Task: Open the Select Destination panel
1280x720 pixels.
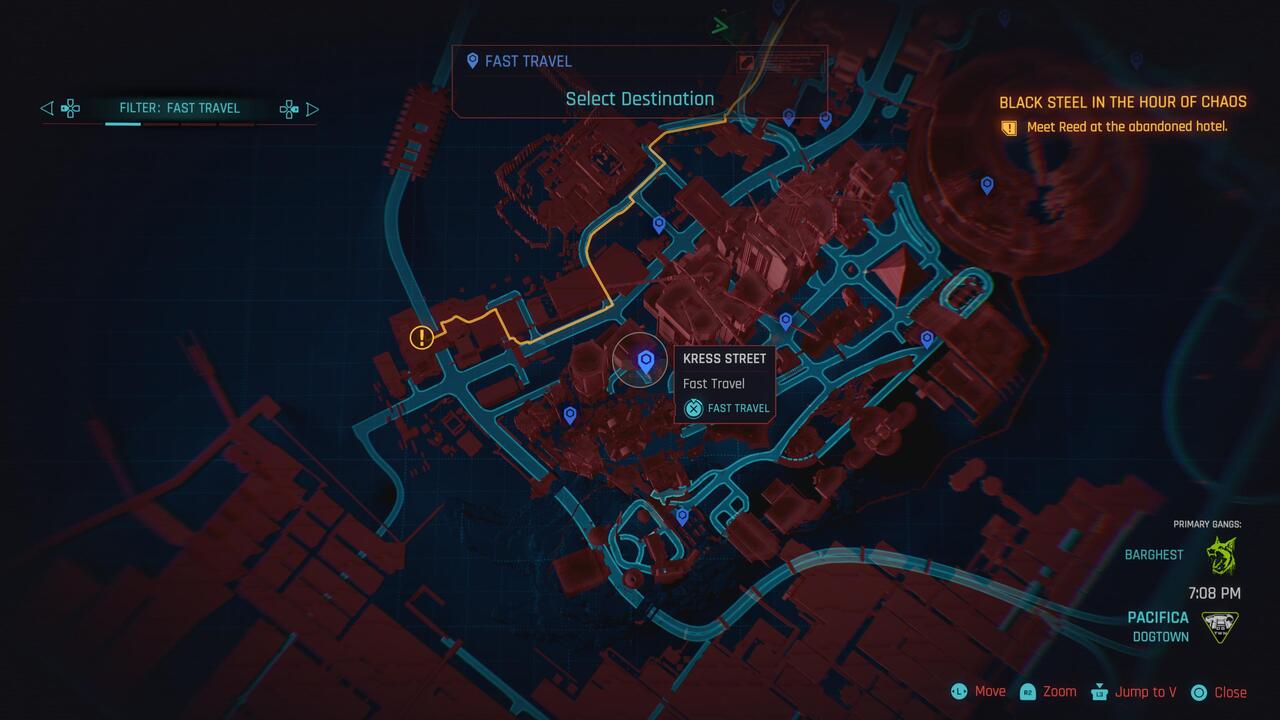Action: pos(640,98)
